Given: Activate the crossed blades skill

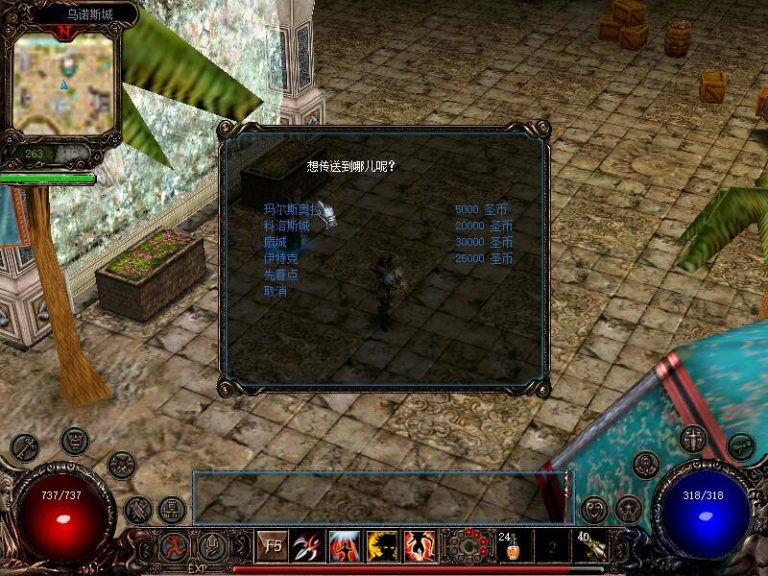Looking at the screenshot, I should 308,546.
